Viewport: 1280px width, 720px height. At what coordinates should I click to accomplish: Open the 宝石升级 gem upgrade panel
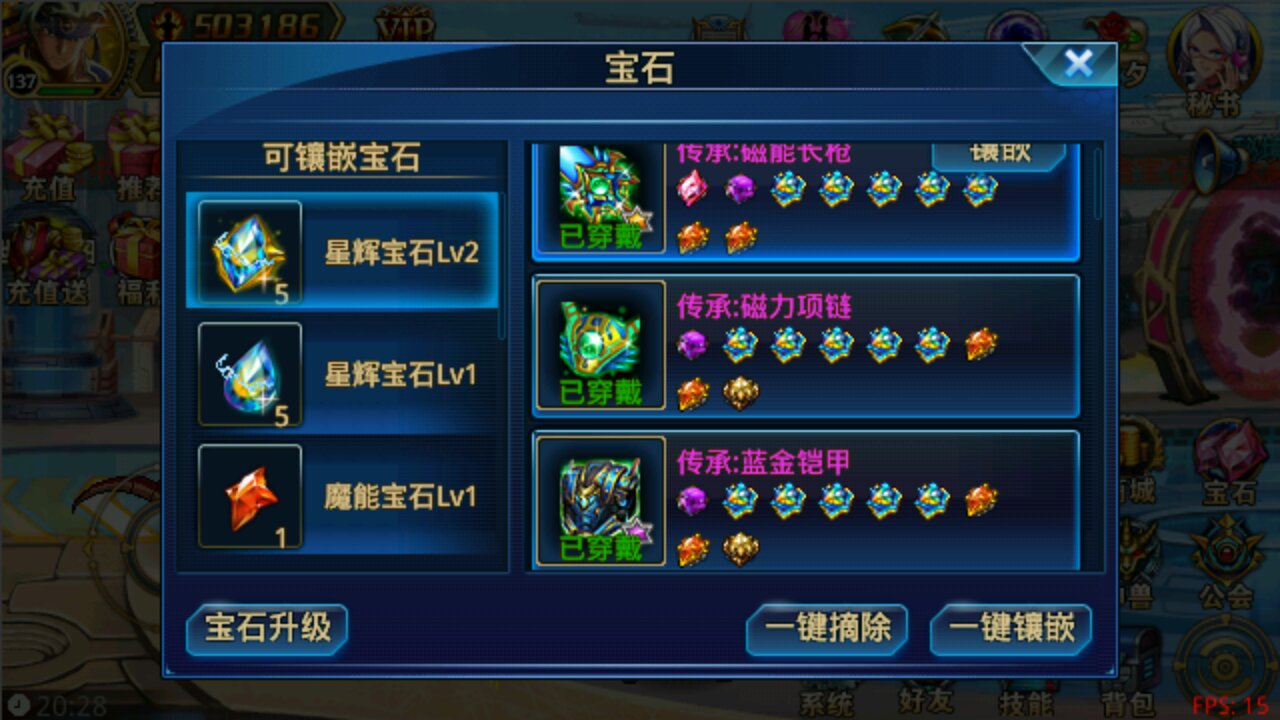click(266, 630)
